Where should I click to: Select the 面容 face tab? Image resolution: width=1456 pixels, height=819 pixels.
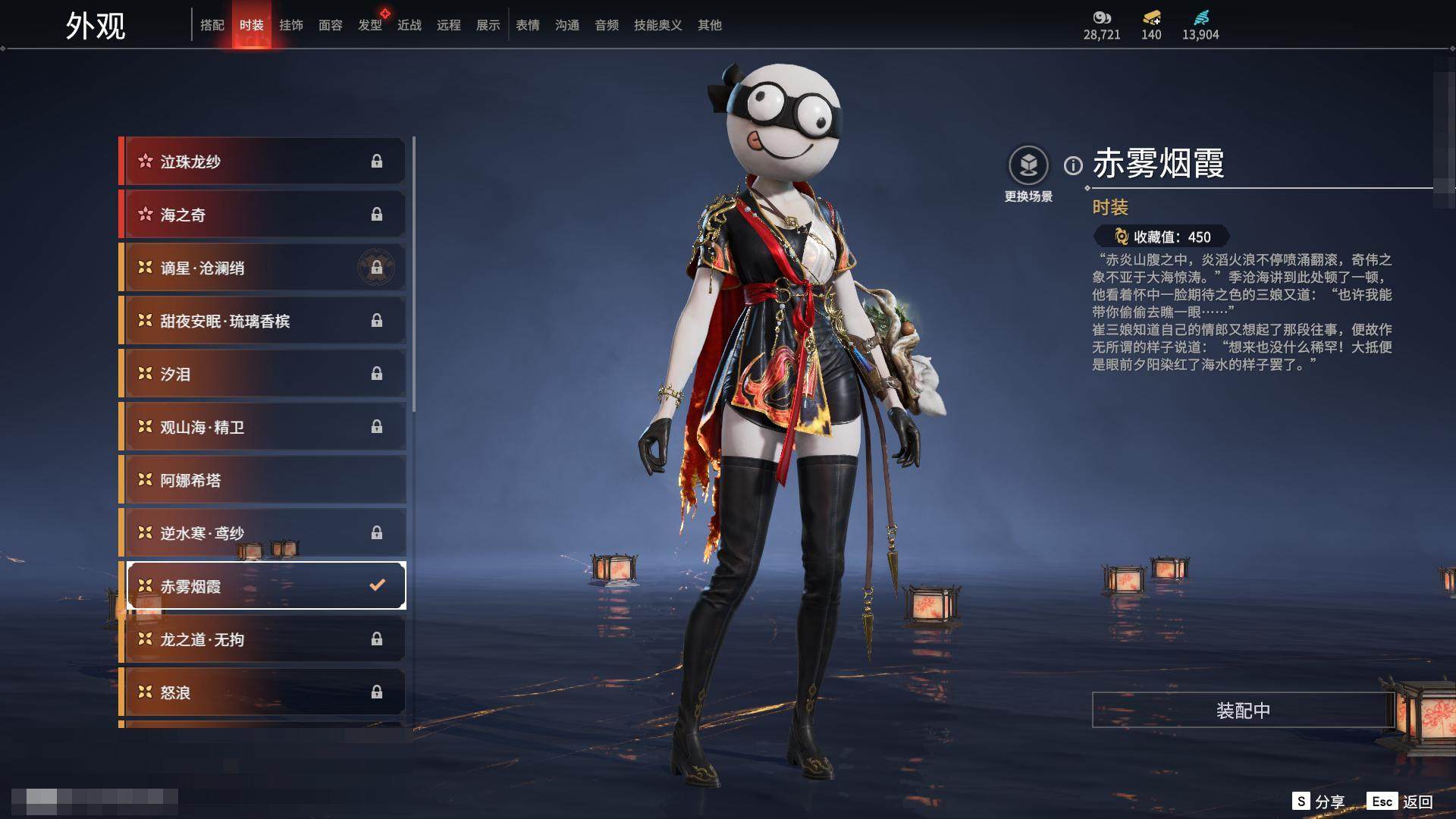331,25
